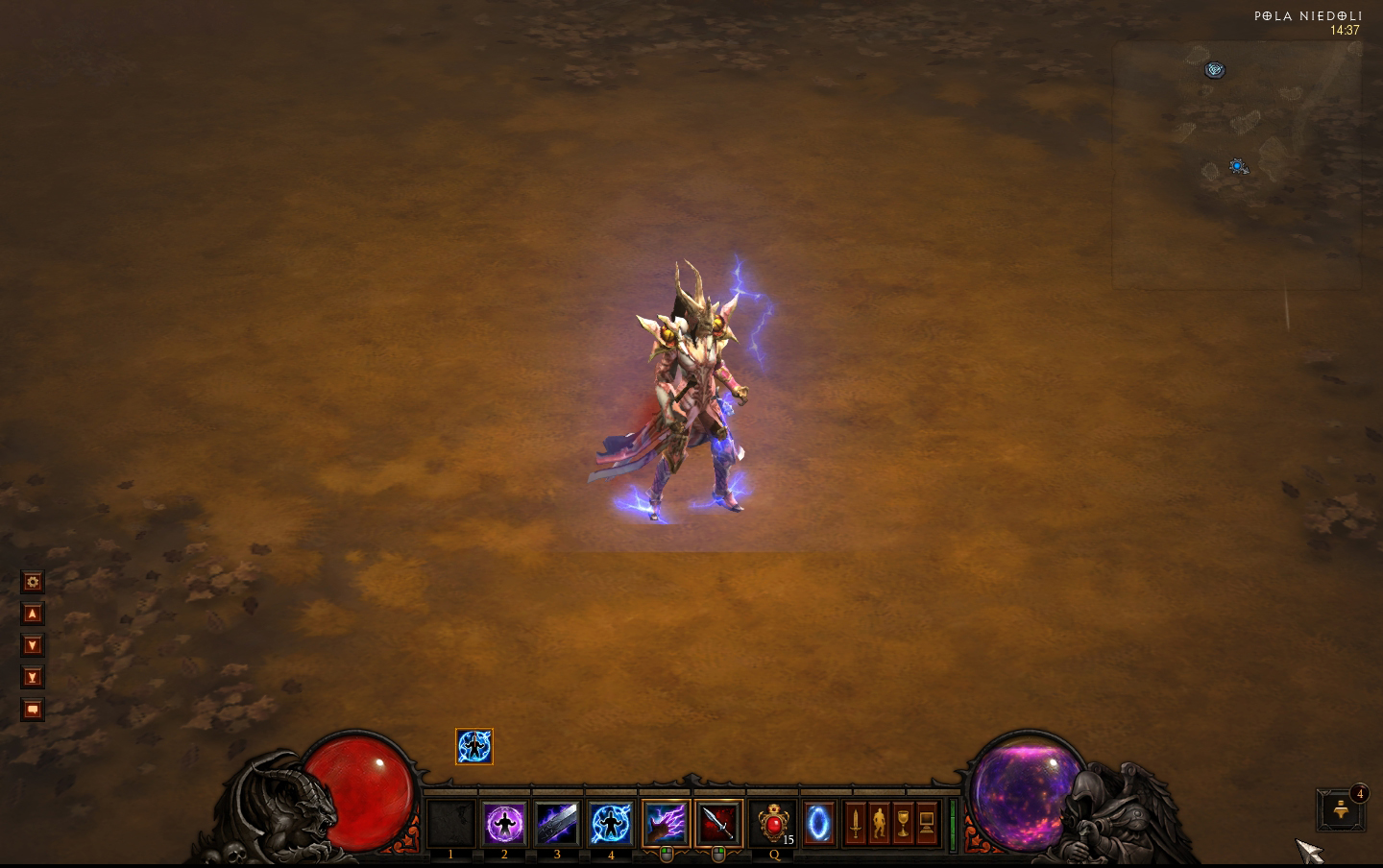This screenshot has height=868, width=1383.
Task: Open the notification button showing 4
Action: 1341,810
